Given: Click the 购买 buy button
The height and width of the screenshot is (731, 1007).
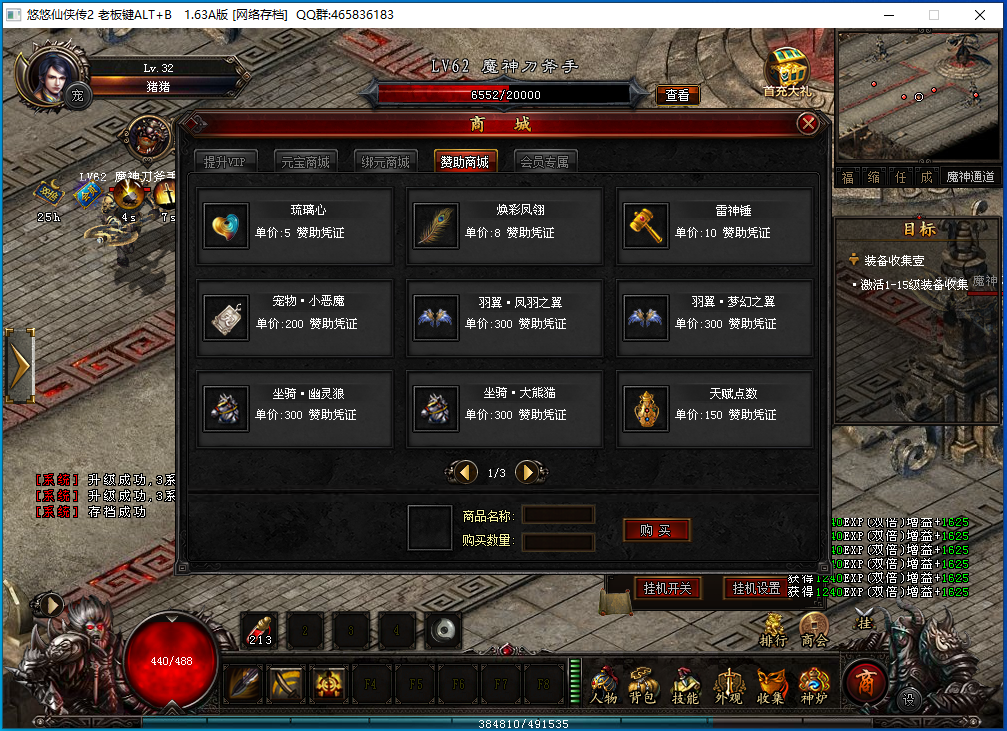Looking at the screenshot, I should 656,530.
